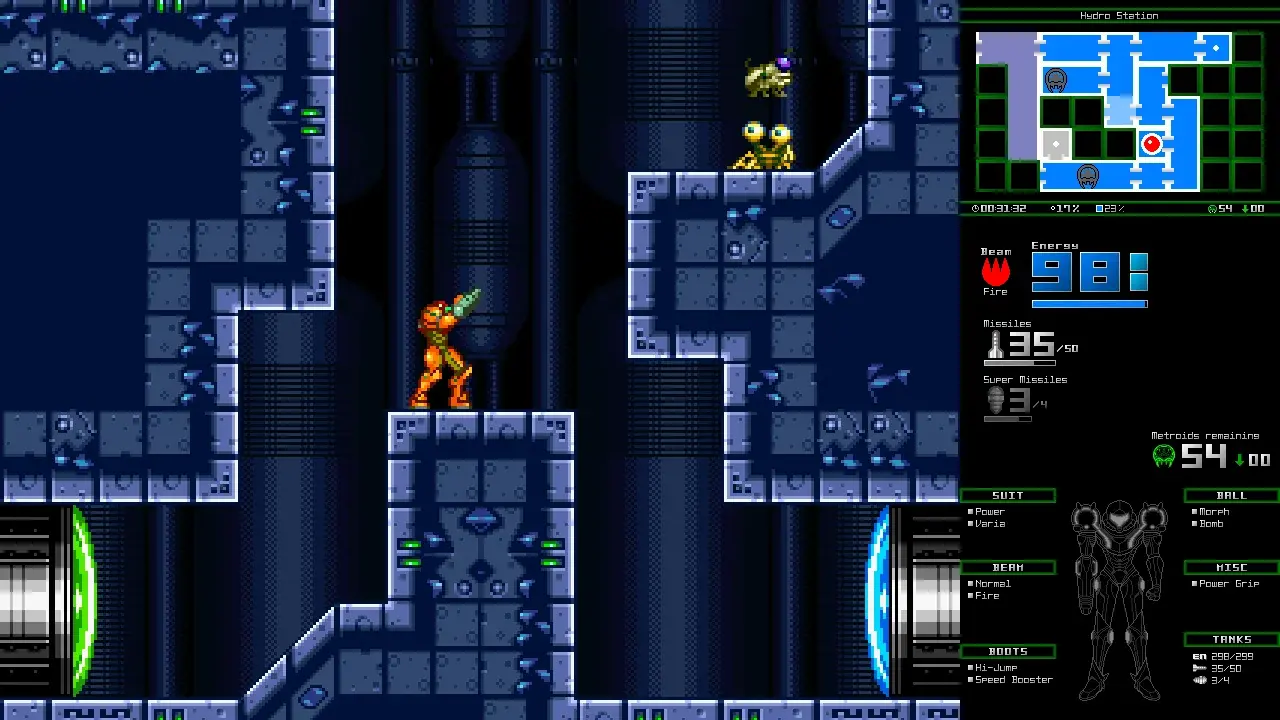
Task: Toggle the Bomb entry
Action: click(1210, 524)
